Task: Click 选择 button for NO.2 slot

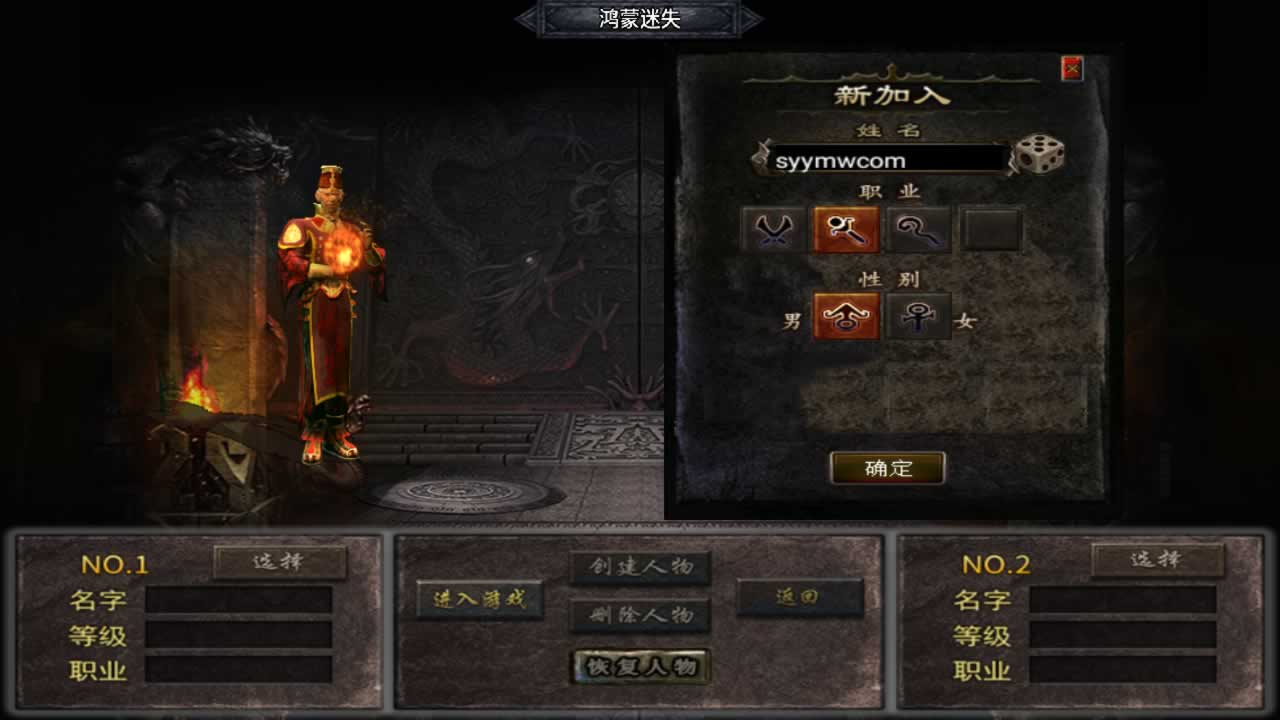Action: pyautogui.click(x=1157, y=560)
